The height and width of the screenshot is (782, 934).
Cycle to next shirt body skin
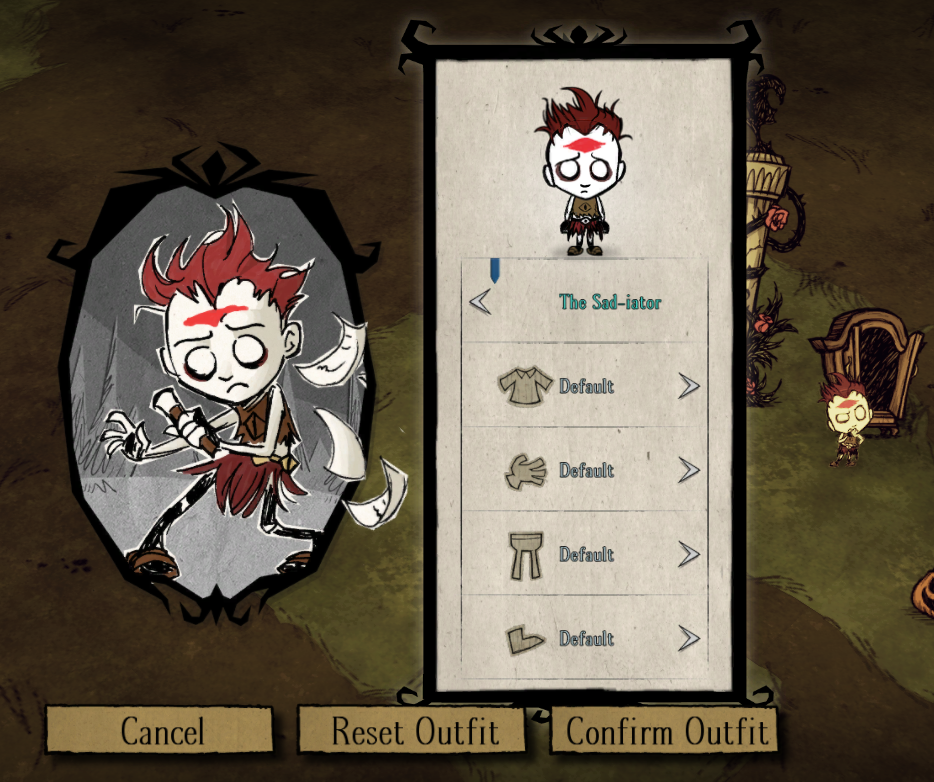pos(688,386)
